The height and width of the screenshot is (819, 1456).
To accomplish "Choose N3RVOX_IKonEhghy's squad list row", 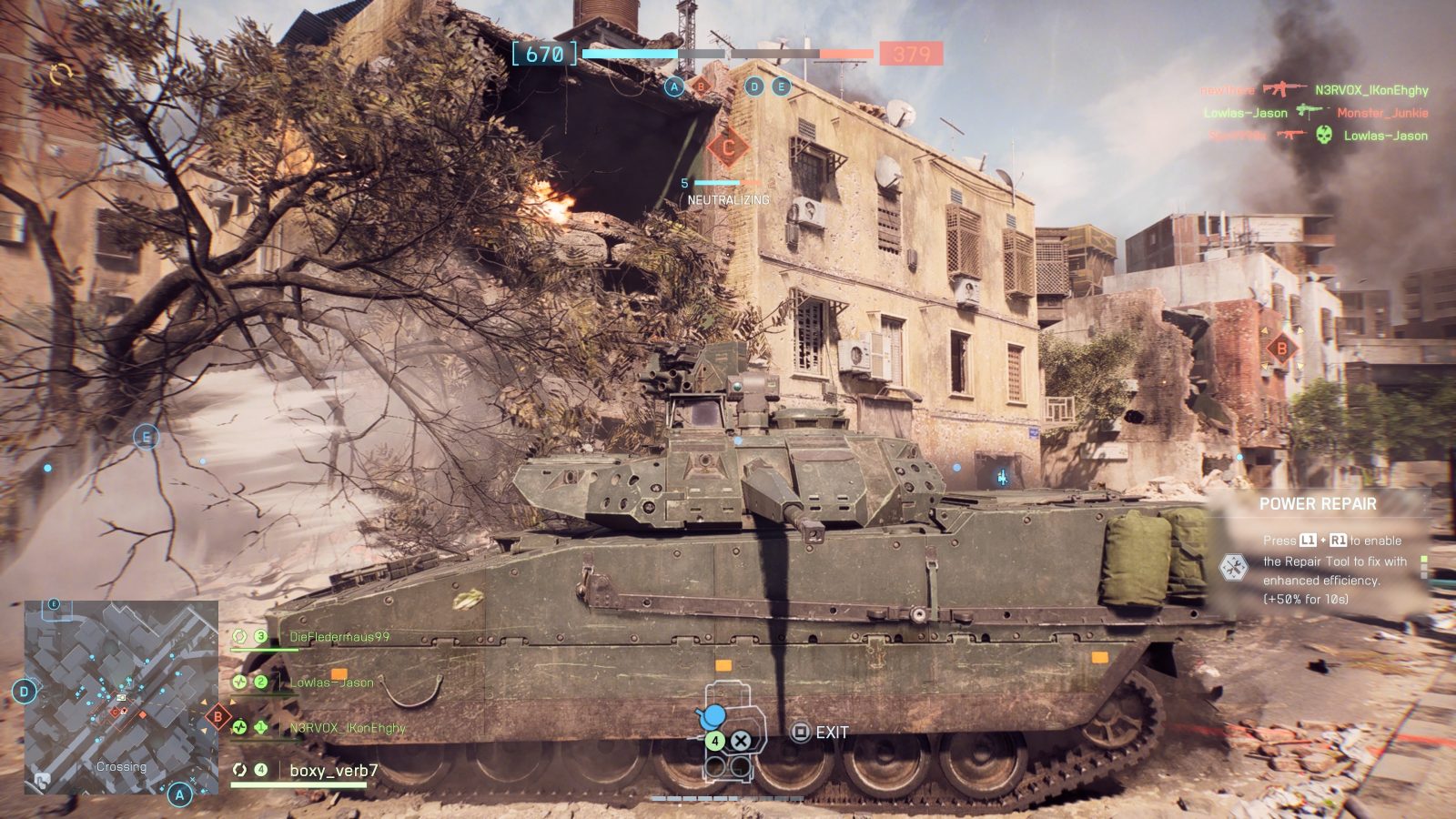I will point(347,728).
